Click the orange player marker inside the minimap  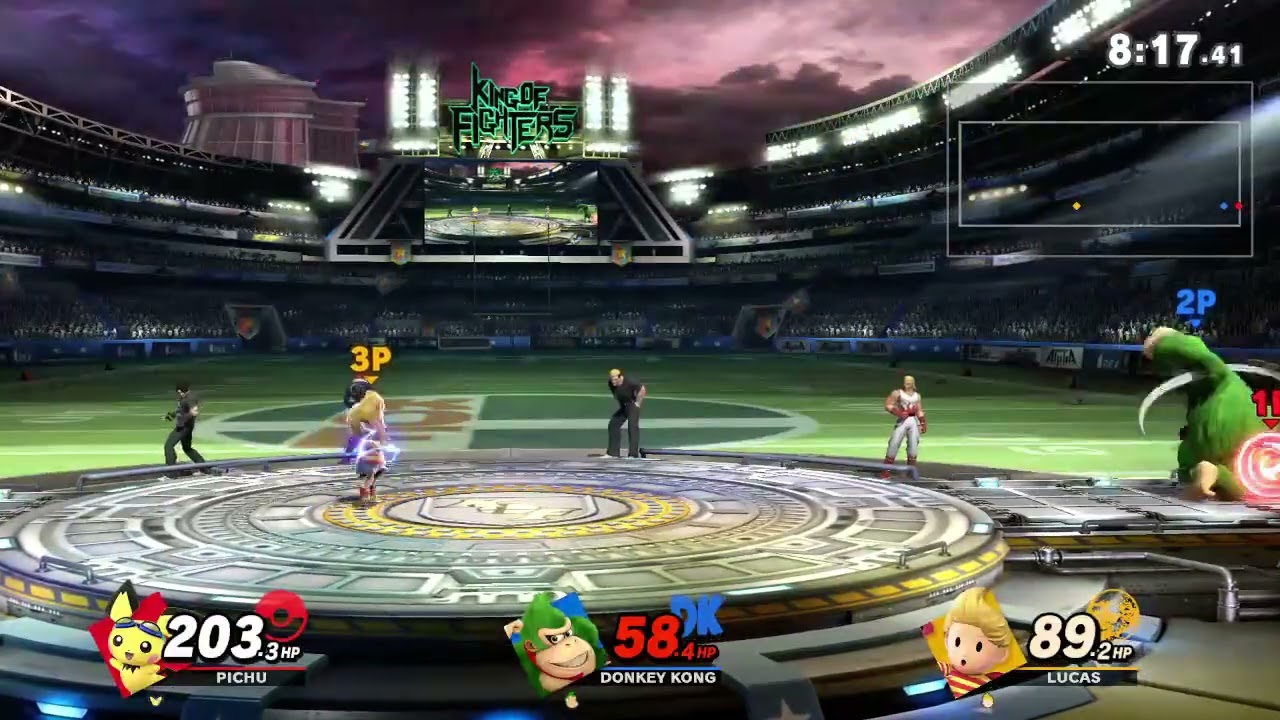point(1077,206)
